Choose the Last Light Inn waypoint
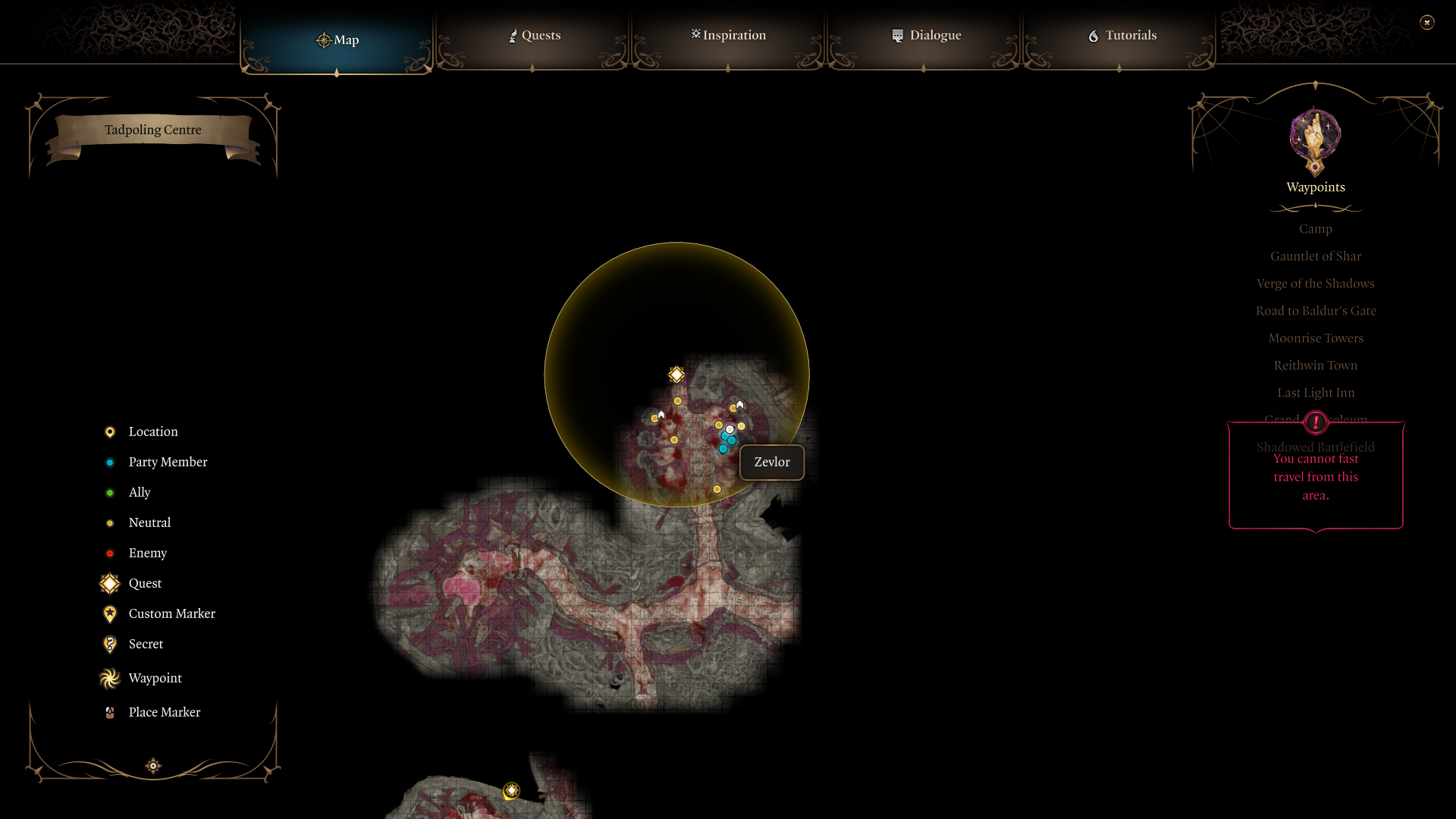This screenshot has height=819, width=1456. [x=1315, y=392]
